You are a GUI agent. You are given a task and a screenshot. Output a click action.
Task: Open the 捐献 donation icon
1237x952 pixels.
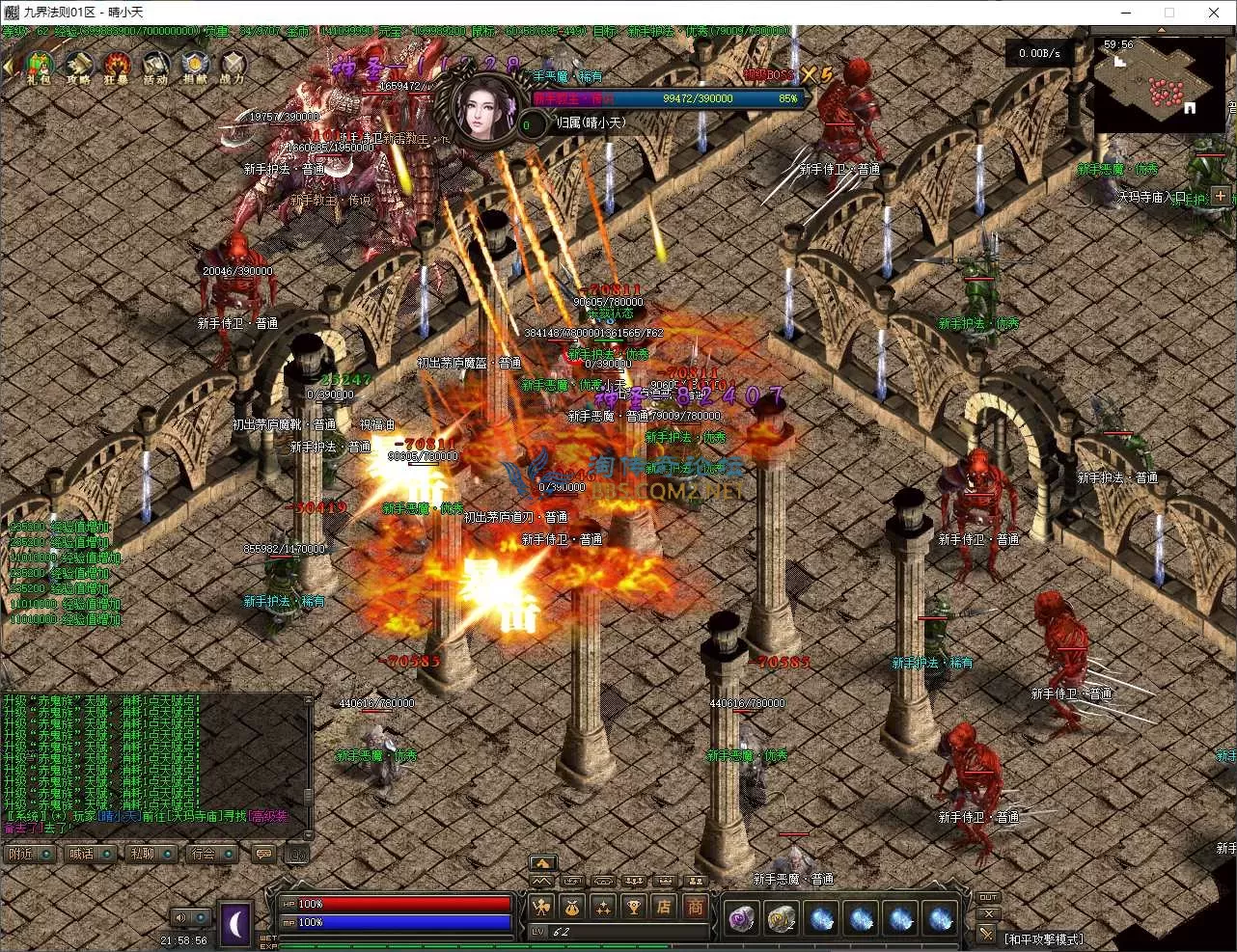click(x=194, y=68)
